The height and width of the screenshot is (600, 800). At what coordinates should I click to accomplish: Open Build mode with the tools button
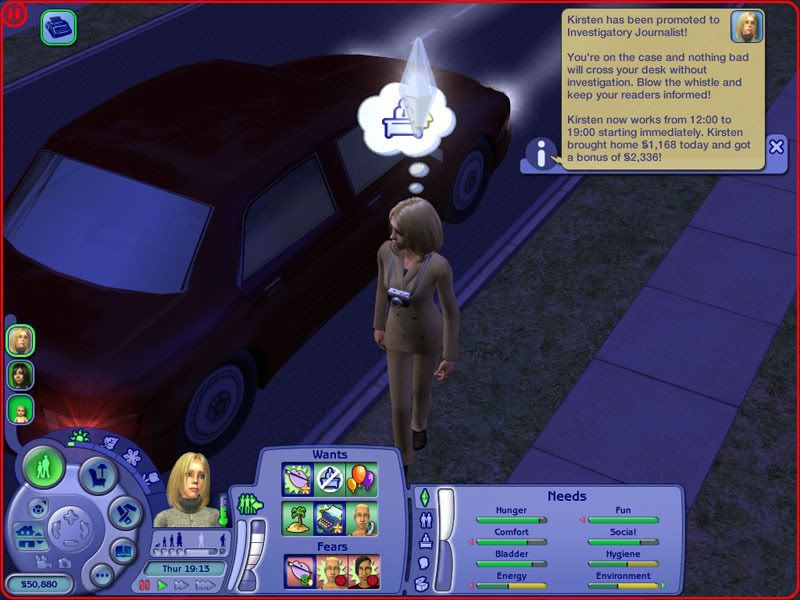coord(124,513)
